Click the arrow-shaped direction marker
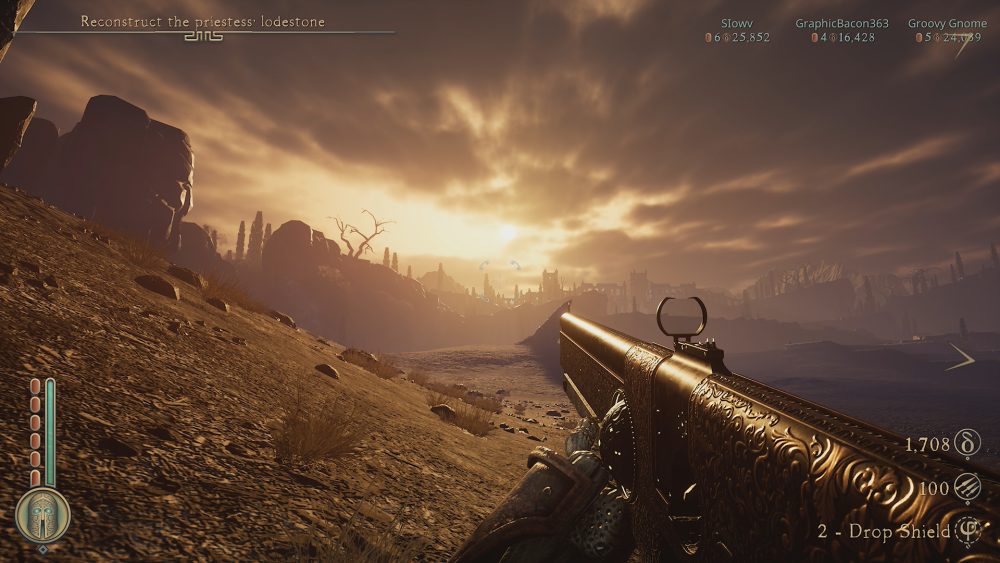The width and height of the screenshot is (1000, 563). coord(960,357)
